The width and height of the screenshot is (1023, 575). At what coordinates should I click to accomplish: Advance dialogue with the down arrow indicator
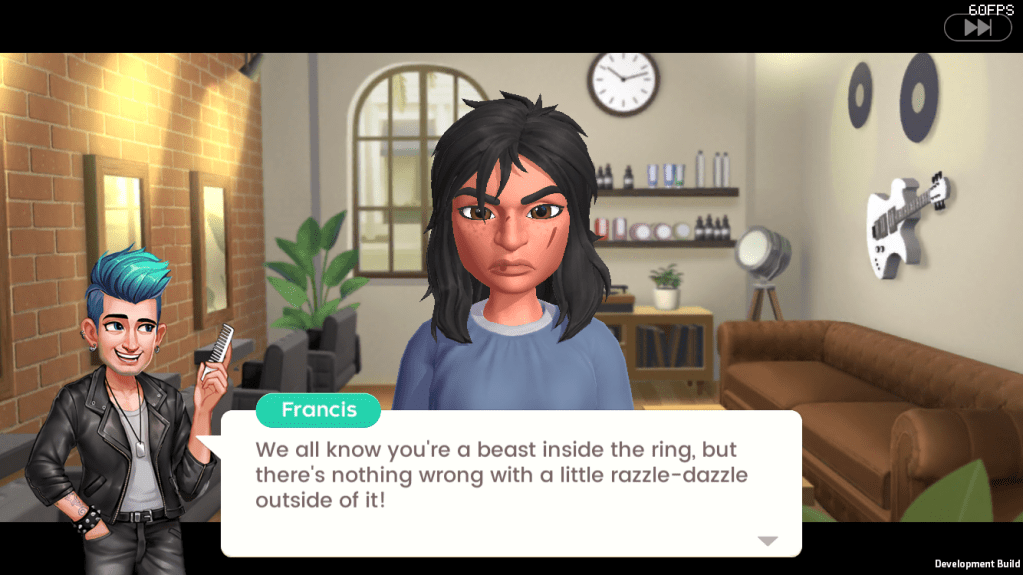pyautogui.click(x=767, y=541)
